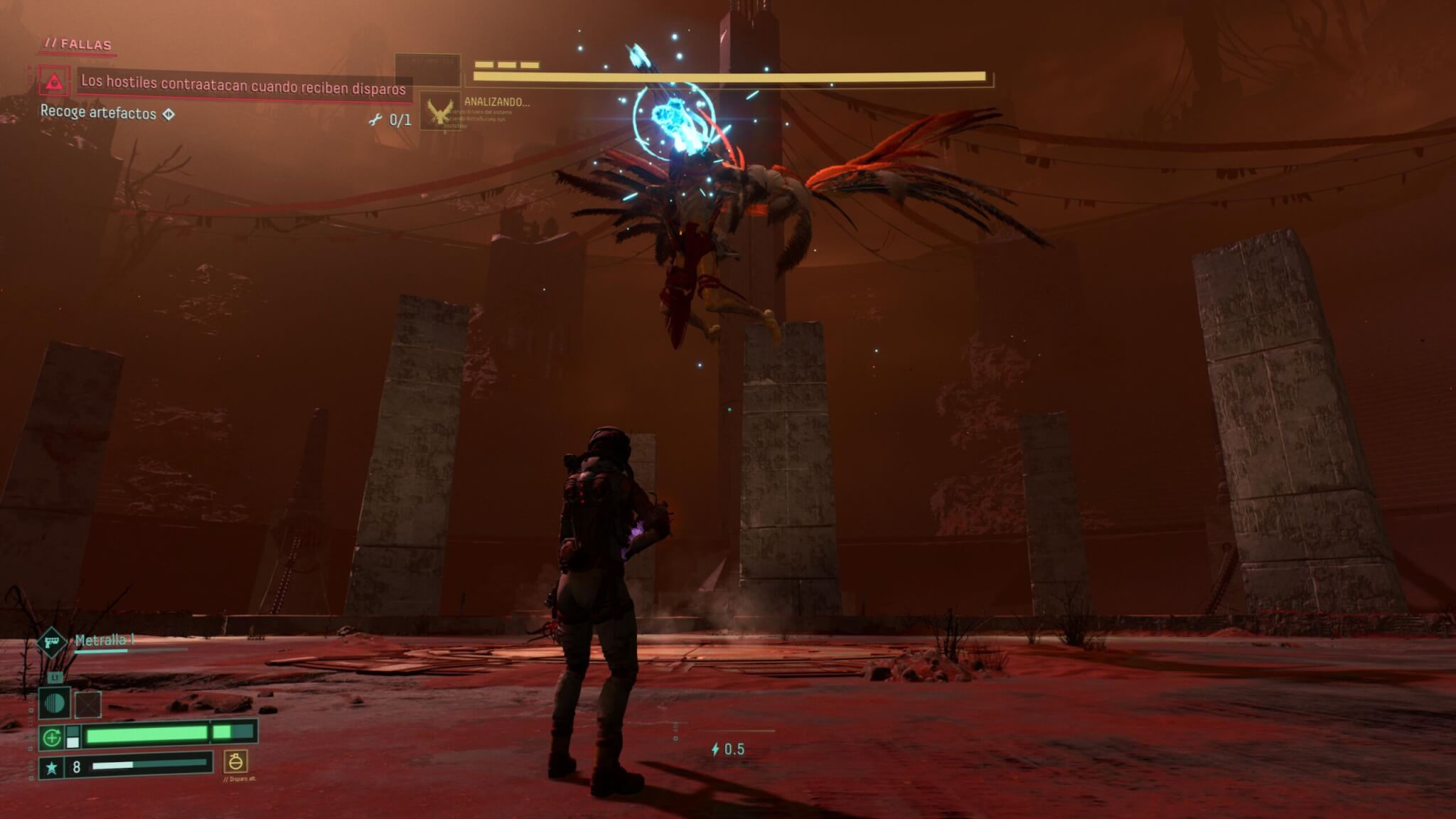Select the proficiency star icon
1456x819 pixels.
point(51,767)
